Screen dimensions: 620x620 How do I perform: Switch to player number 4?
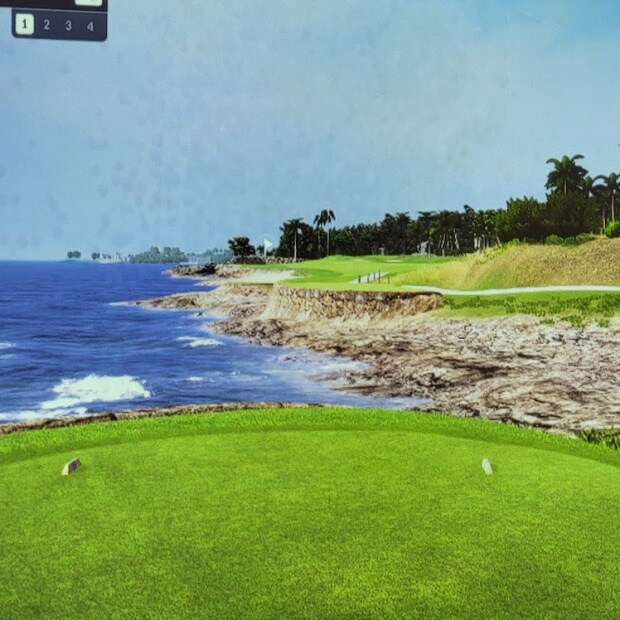point(90,25)
